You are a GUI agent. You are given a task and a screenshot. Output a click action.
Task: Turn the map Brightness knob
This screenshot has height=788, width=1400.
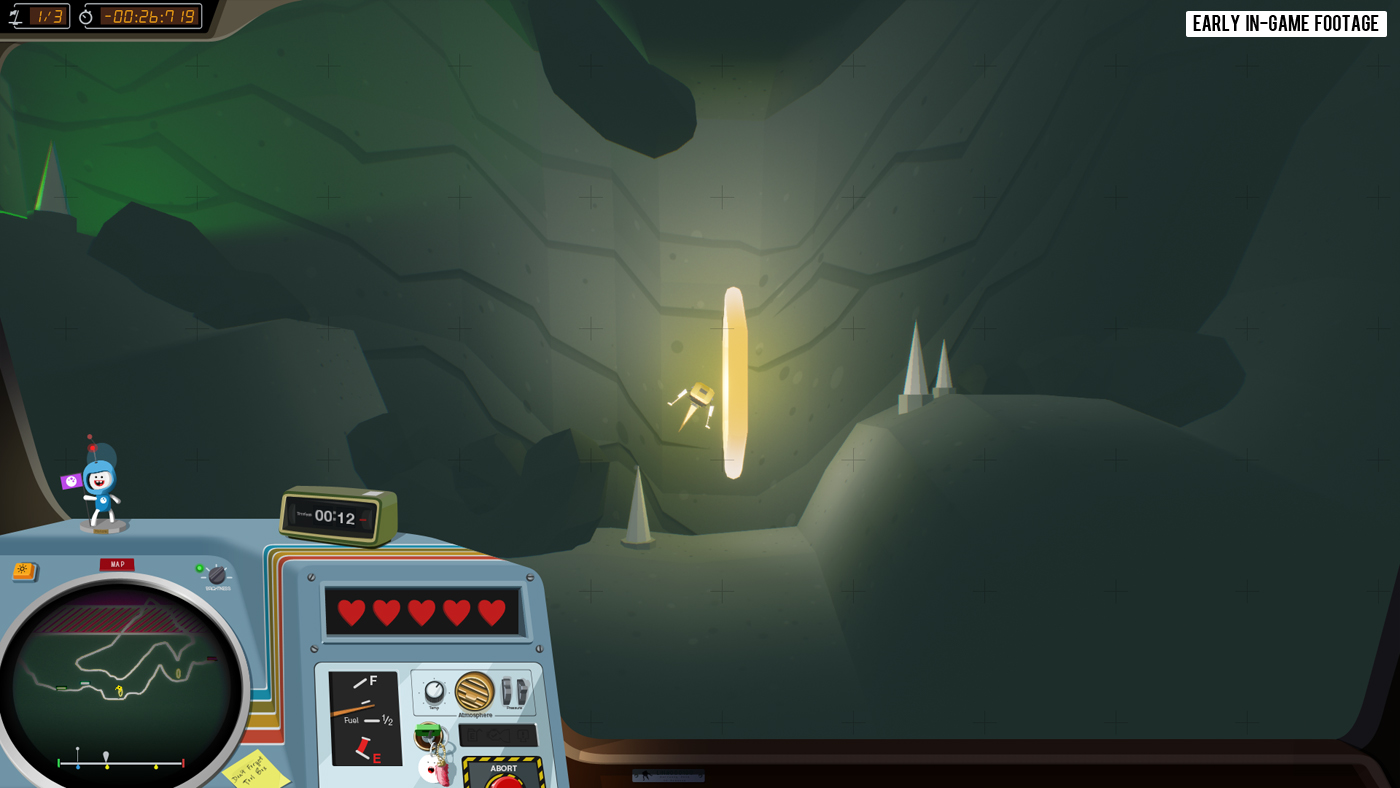coord(217,575)
